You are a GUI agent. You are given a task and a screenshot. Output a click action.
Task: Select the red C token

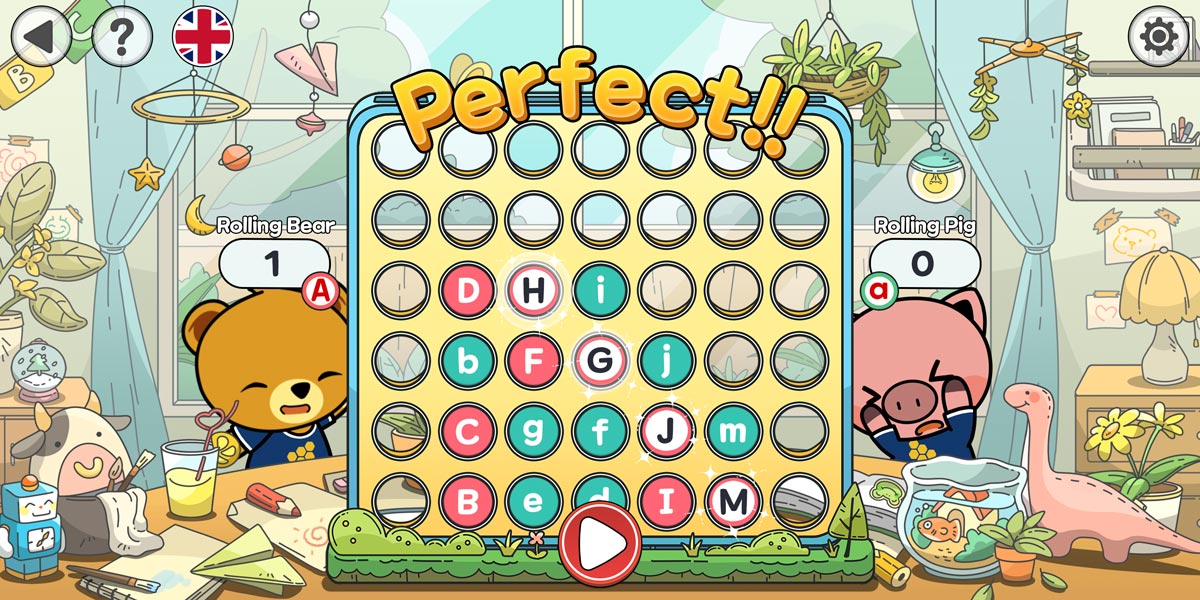click(467, 431)
